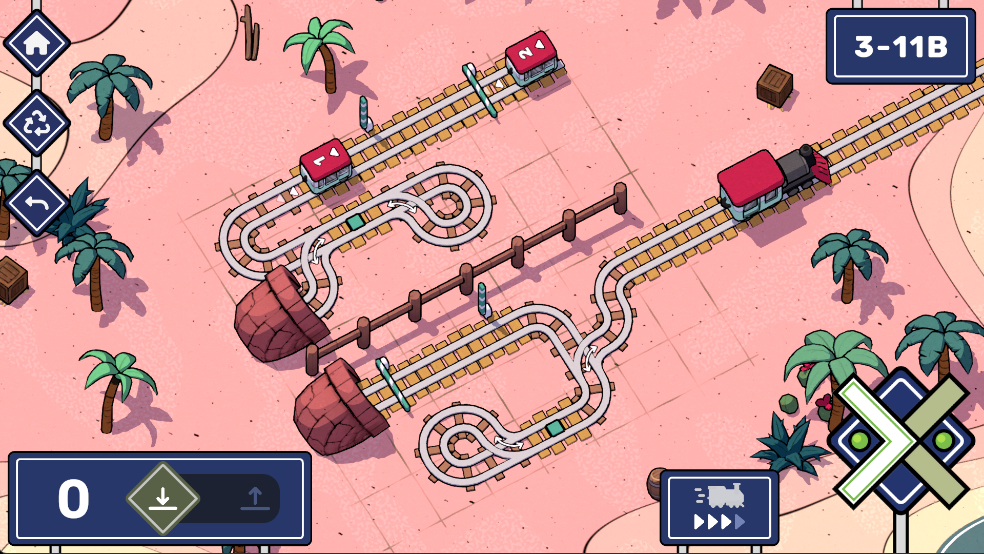This screenshot has width=984, height=554.
Task: Select the down-arrow diamond icon
Action: (163, 497)
